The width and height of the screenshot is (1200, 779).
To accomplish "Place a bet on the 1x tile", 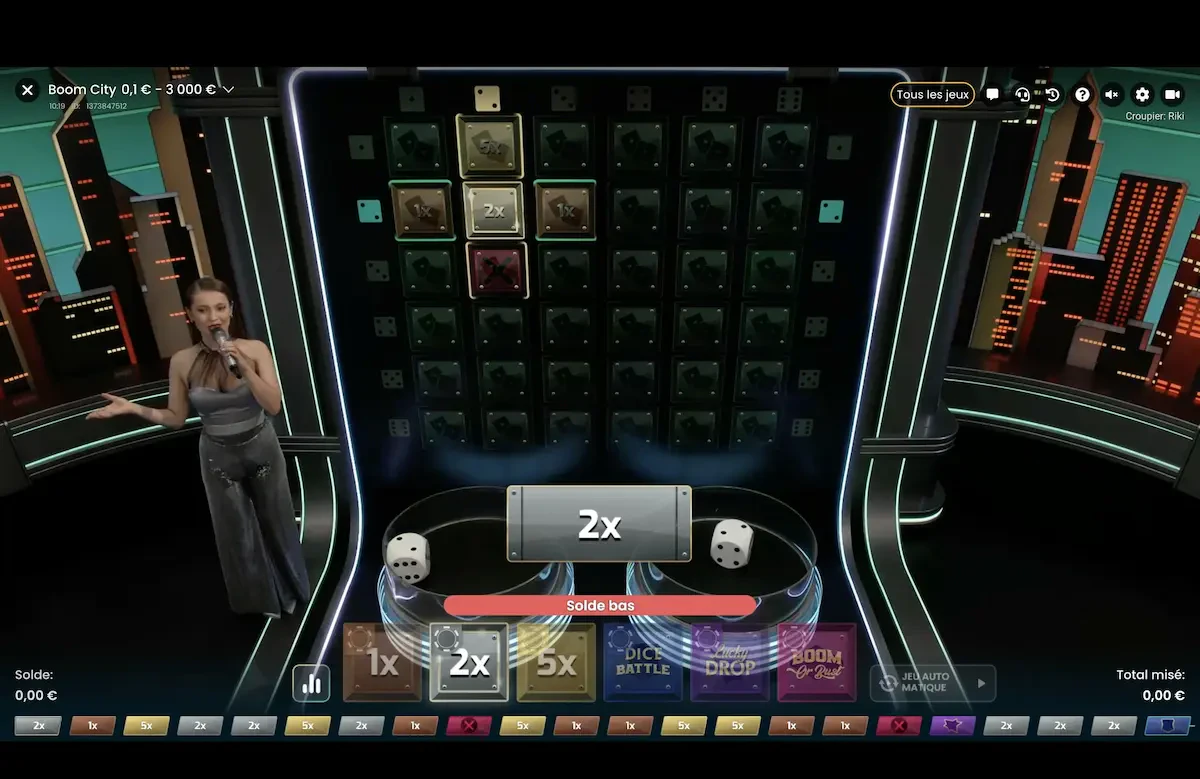I will pyautogui.click(x=382, y=662).
